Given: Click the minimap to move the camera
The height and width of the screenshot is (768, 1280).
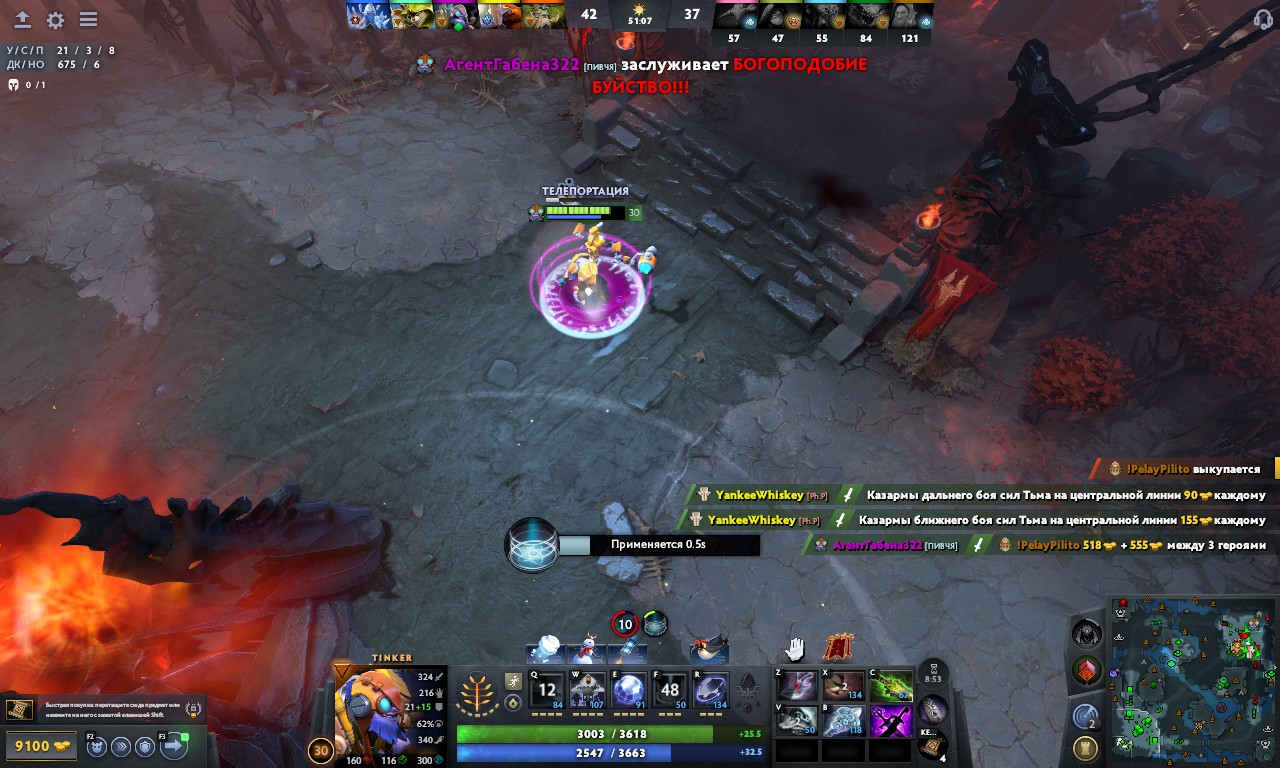Looking at the screenshot, I should coord(1192,680).
